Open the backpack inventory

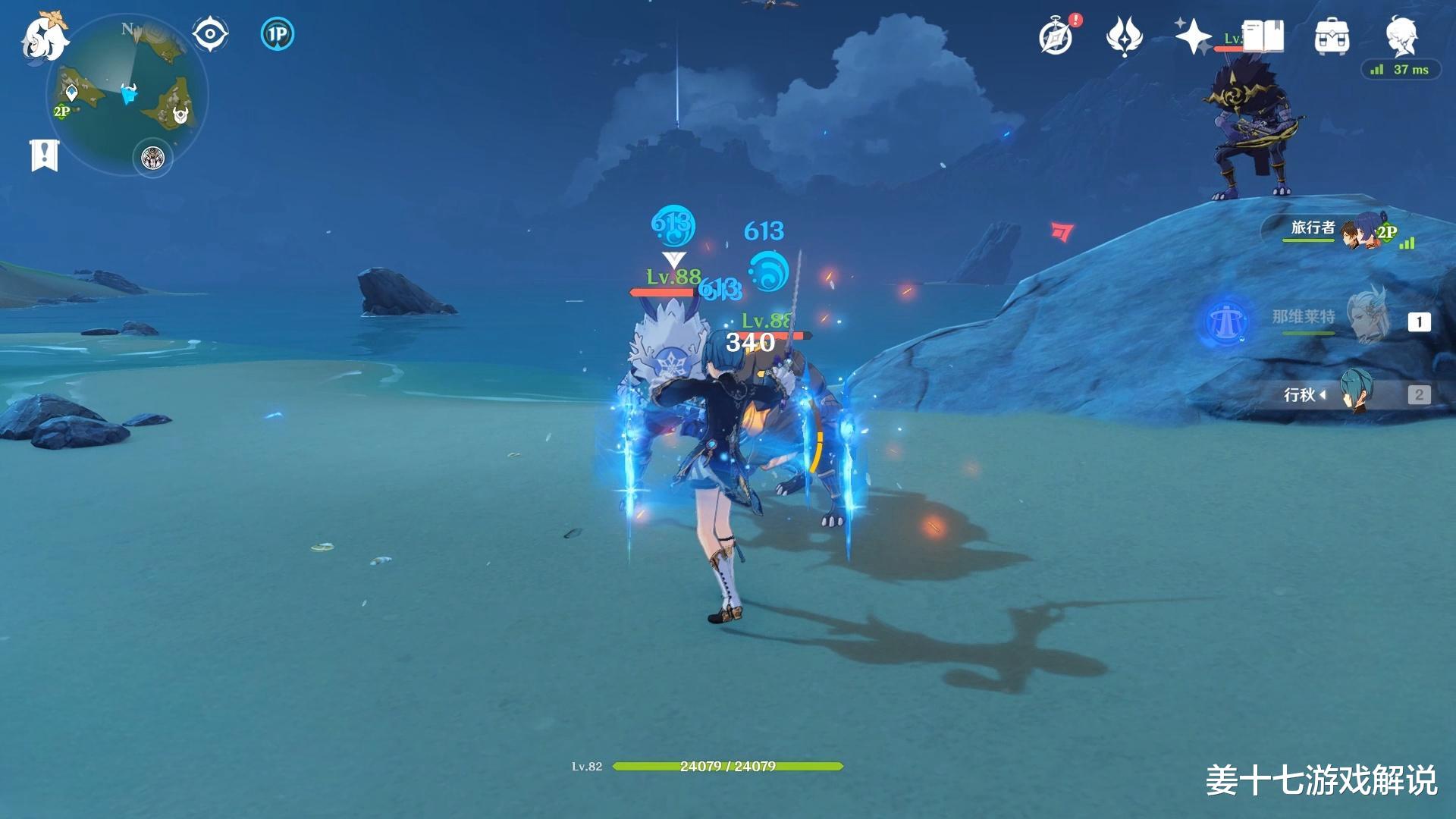pyautogui.click(x=1331, y=36)
